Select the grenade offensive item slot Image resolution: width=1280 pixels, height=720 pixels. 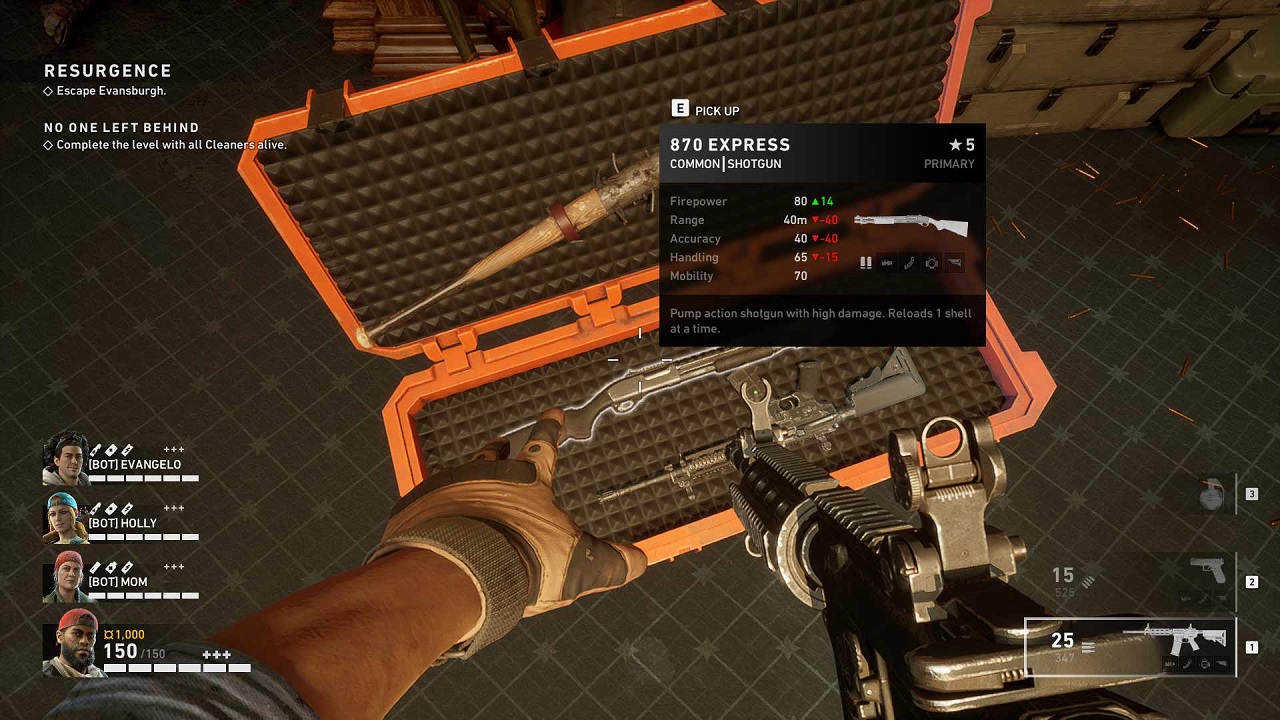point(1212,494)
